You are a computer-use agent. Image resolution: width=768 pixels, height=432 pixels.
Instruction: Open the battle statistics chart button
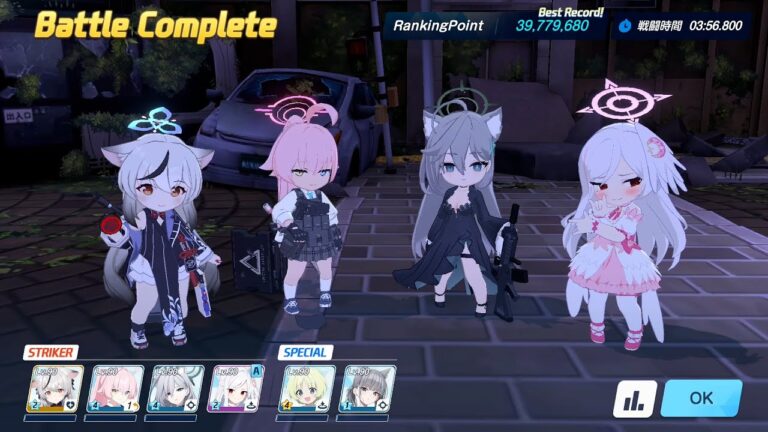635,398
